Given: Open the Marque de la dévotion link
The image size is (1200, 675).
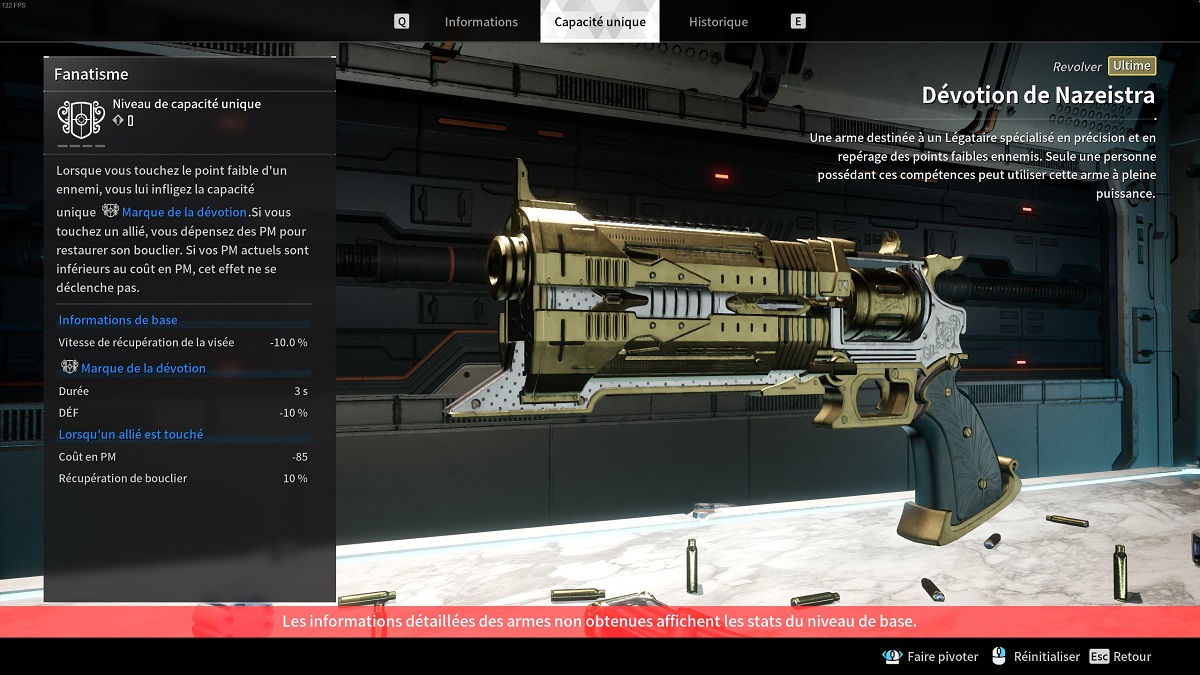Looking at the screenshot, I should click(184, 212).
